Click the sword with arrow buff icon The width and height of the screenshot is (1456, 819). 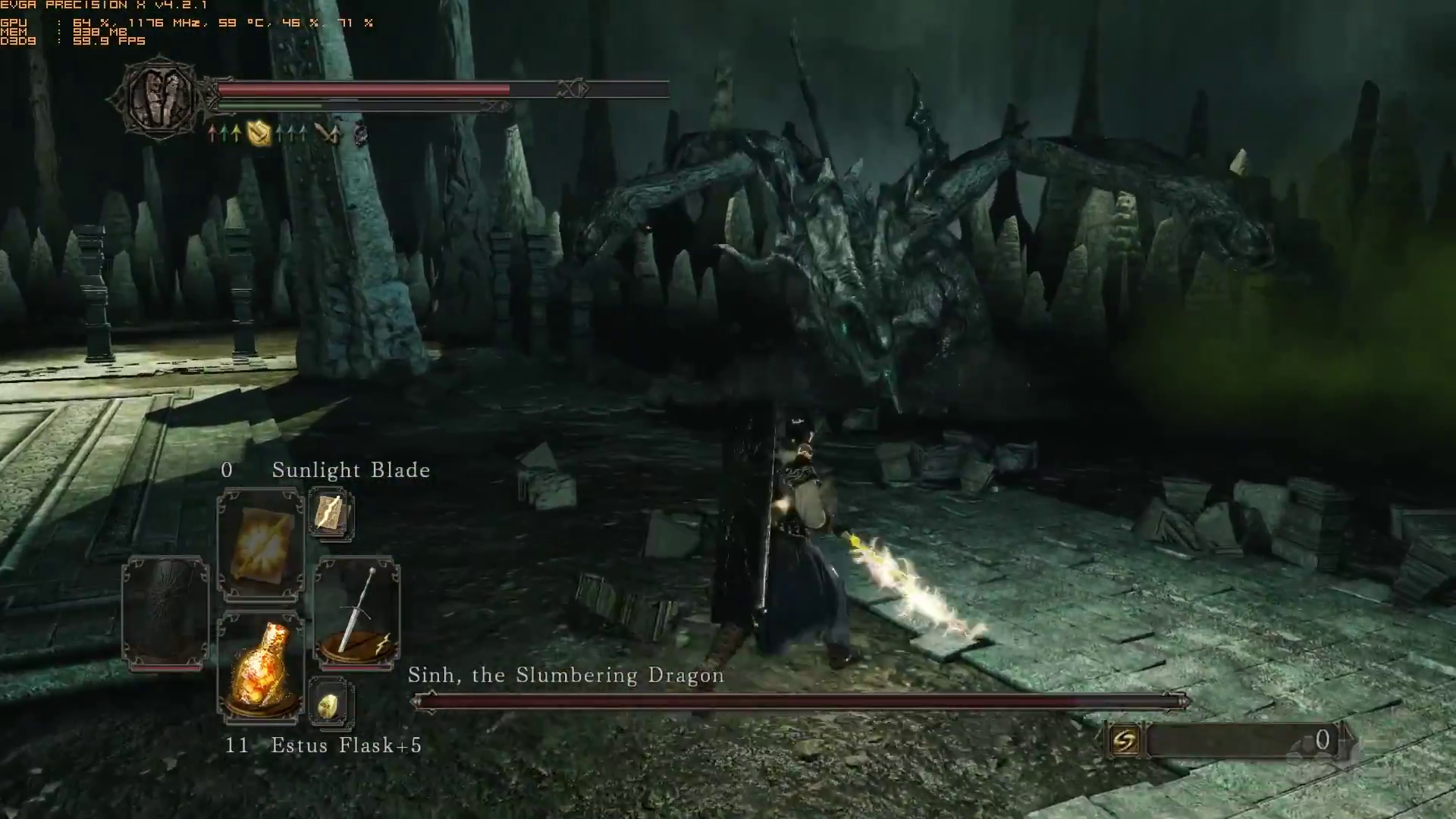point(327,134)
